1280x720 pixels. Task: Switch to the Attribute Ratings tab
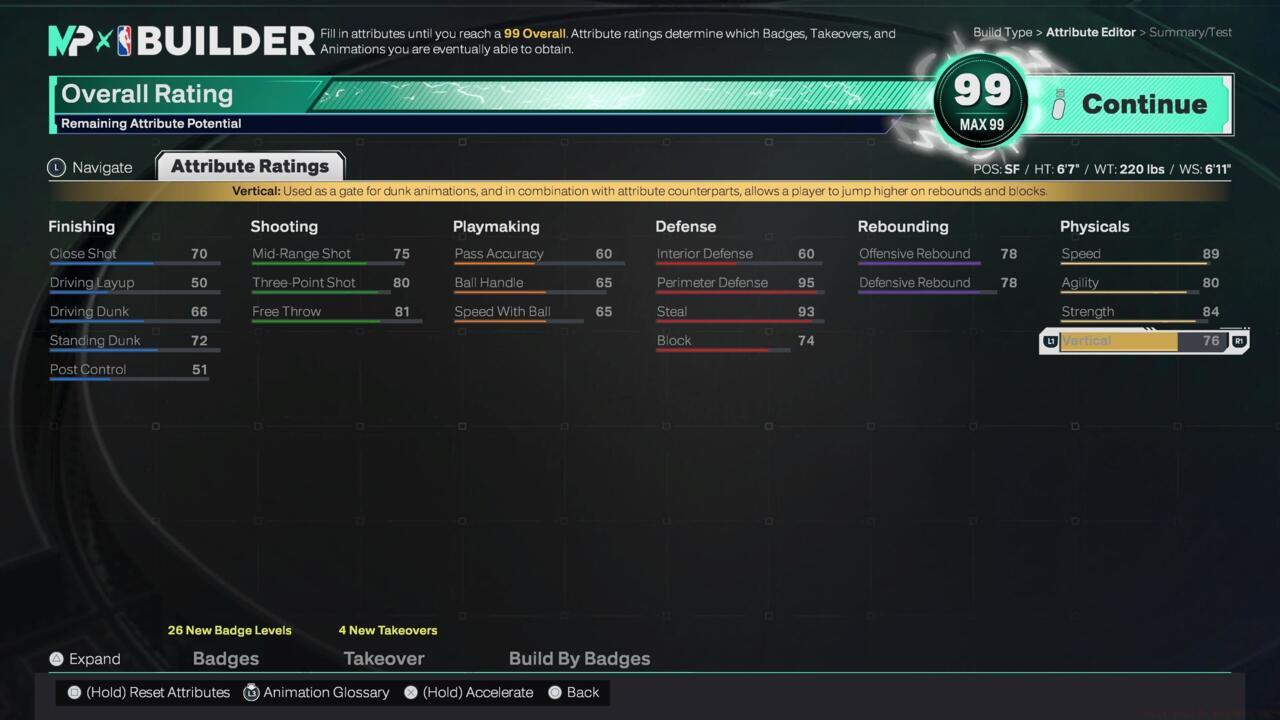pyautogui.click(x=249, y=166)
